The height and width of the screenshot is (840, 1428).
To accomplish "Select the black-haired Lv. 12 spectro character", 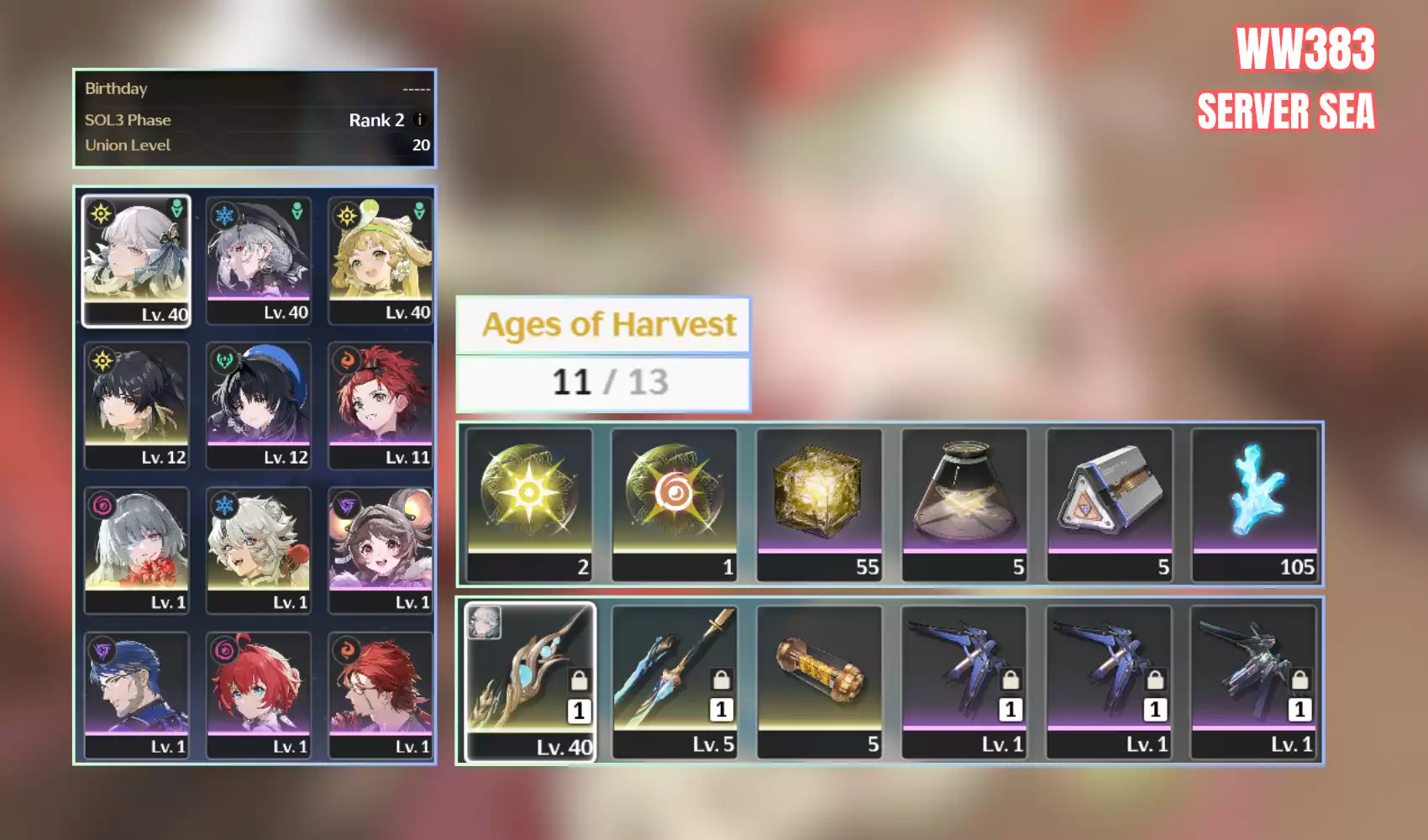I will 136,405.
